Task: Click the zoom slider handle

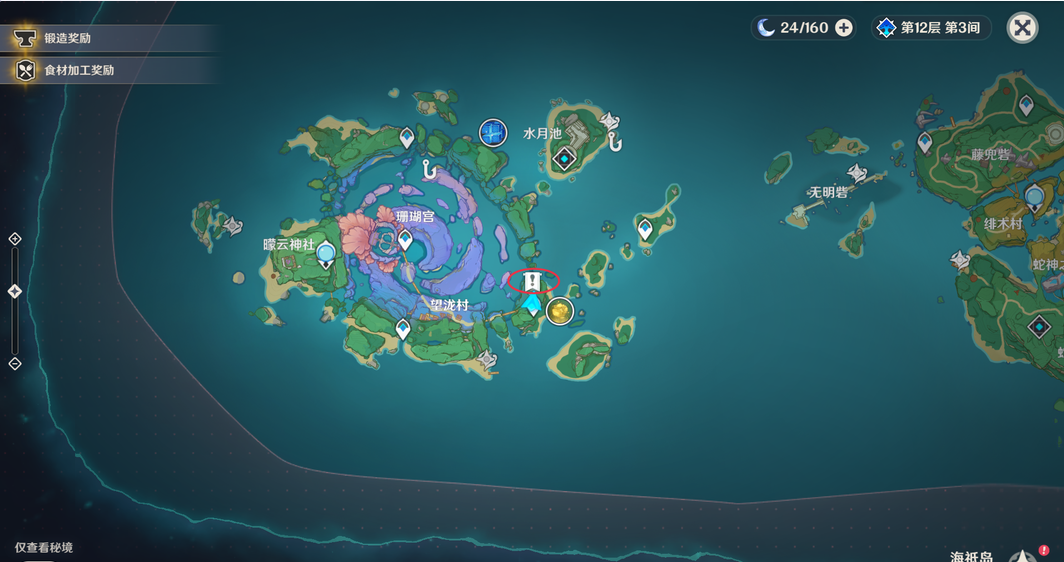Action: pyautogui.click(x=14, y=291)
